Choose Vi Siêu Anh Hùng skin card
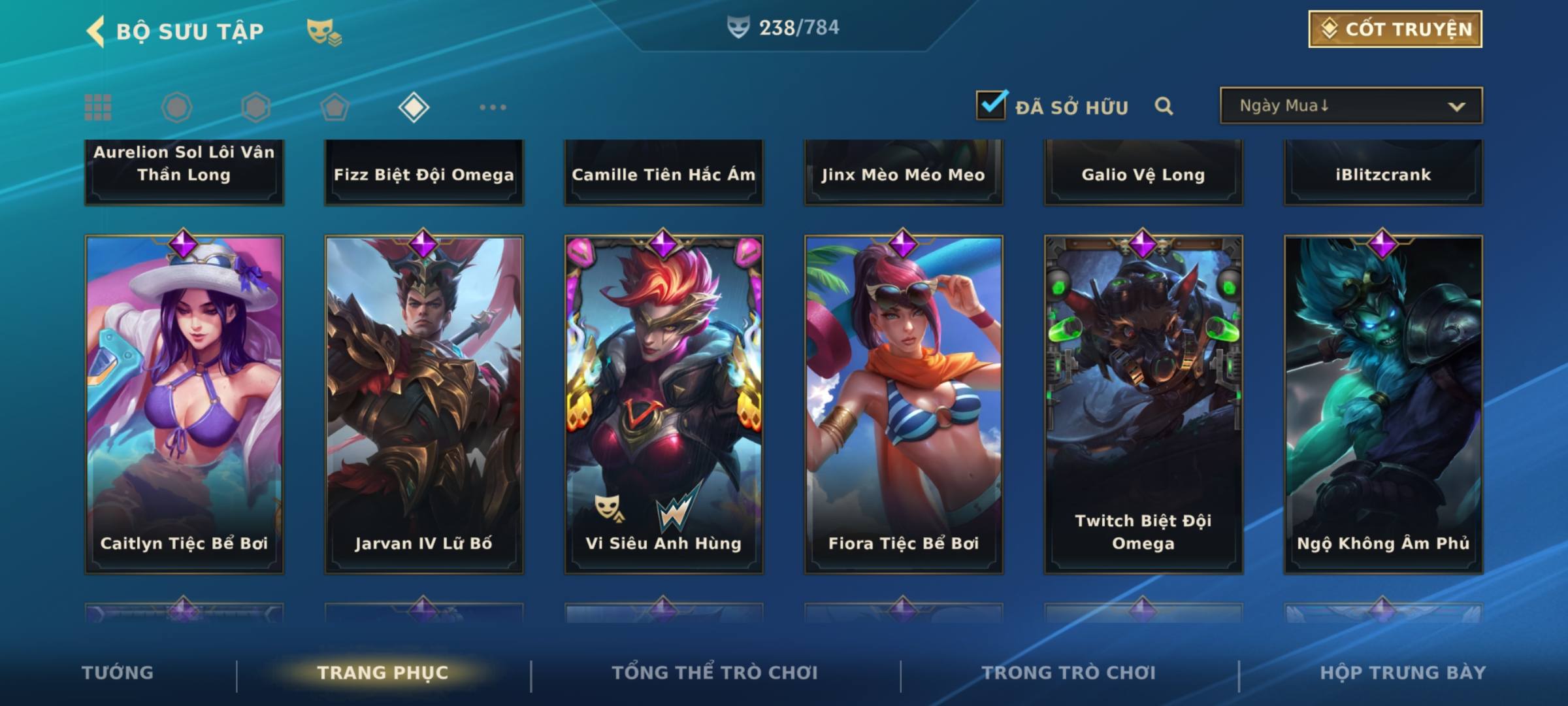1568x706 pixels. (x=664, y=404)
